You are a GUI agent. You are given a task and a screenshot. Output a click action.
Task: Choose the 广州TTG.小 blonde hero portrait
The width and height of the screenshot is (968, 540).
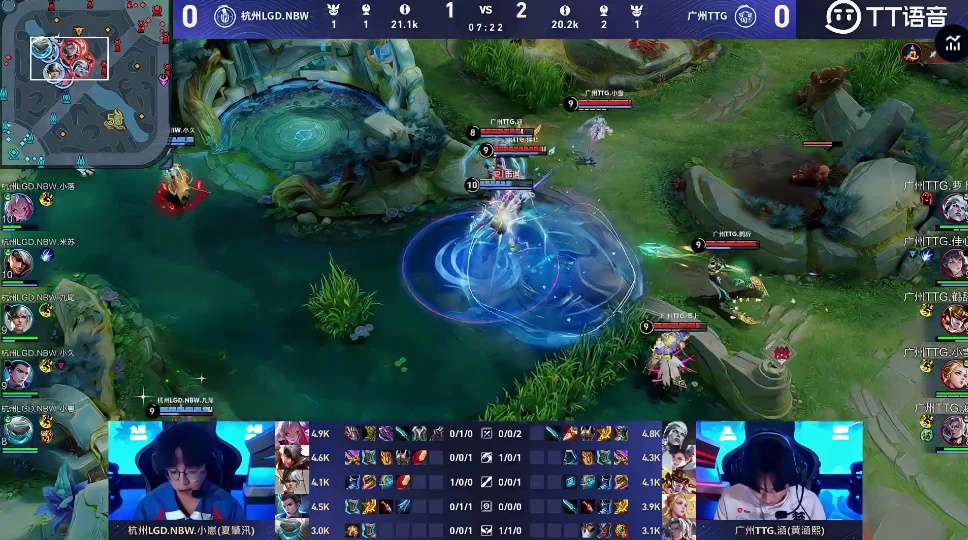click(x=953, y=374)
